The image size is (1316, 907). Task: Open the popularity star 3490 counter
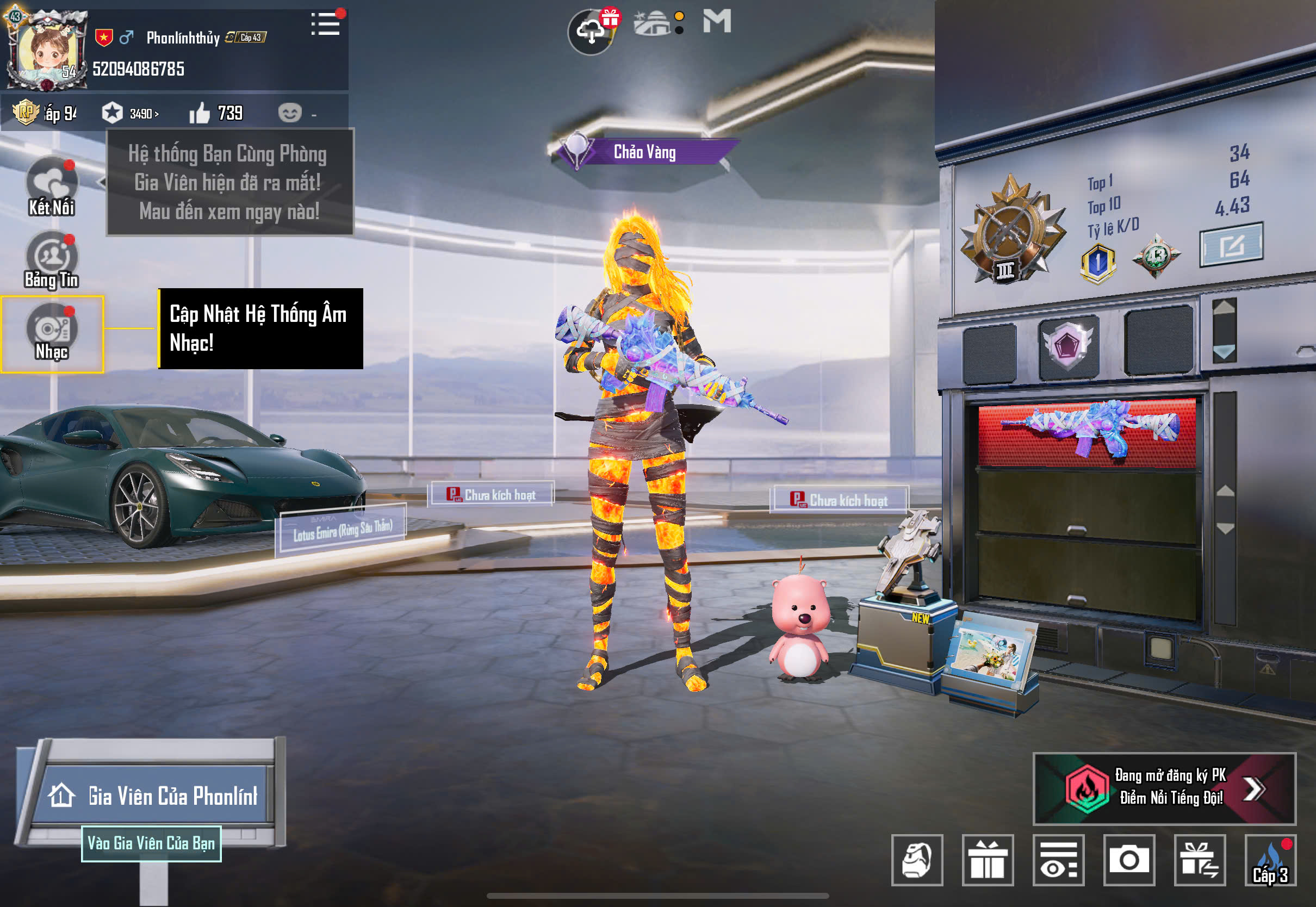130,114
